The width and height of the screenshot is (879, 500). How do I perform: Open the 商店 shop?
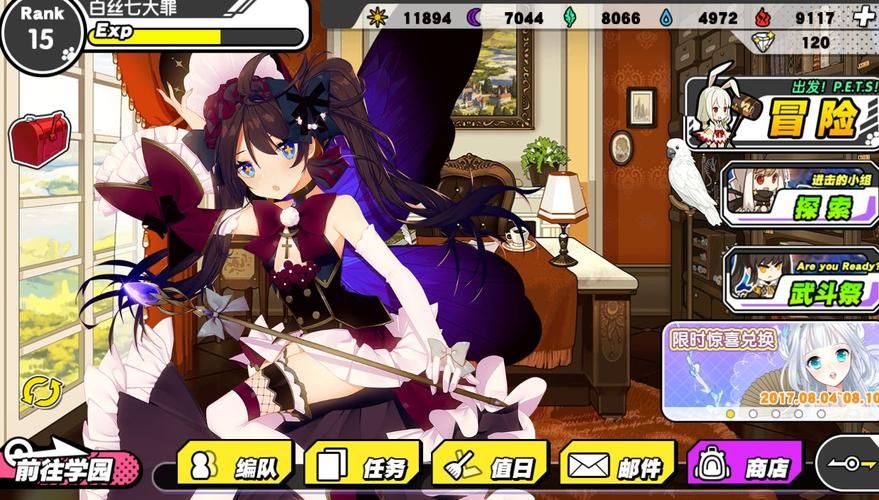[x=745, y=465]
